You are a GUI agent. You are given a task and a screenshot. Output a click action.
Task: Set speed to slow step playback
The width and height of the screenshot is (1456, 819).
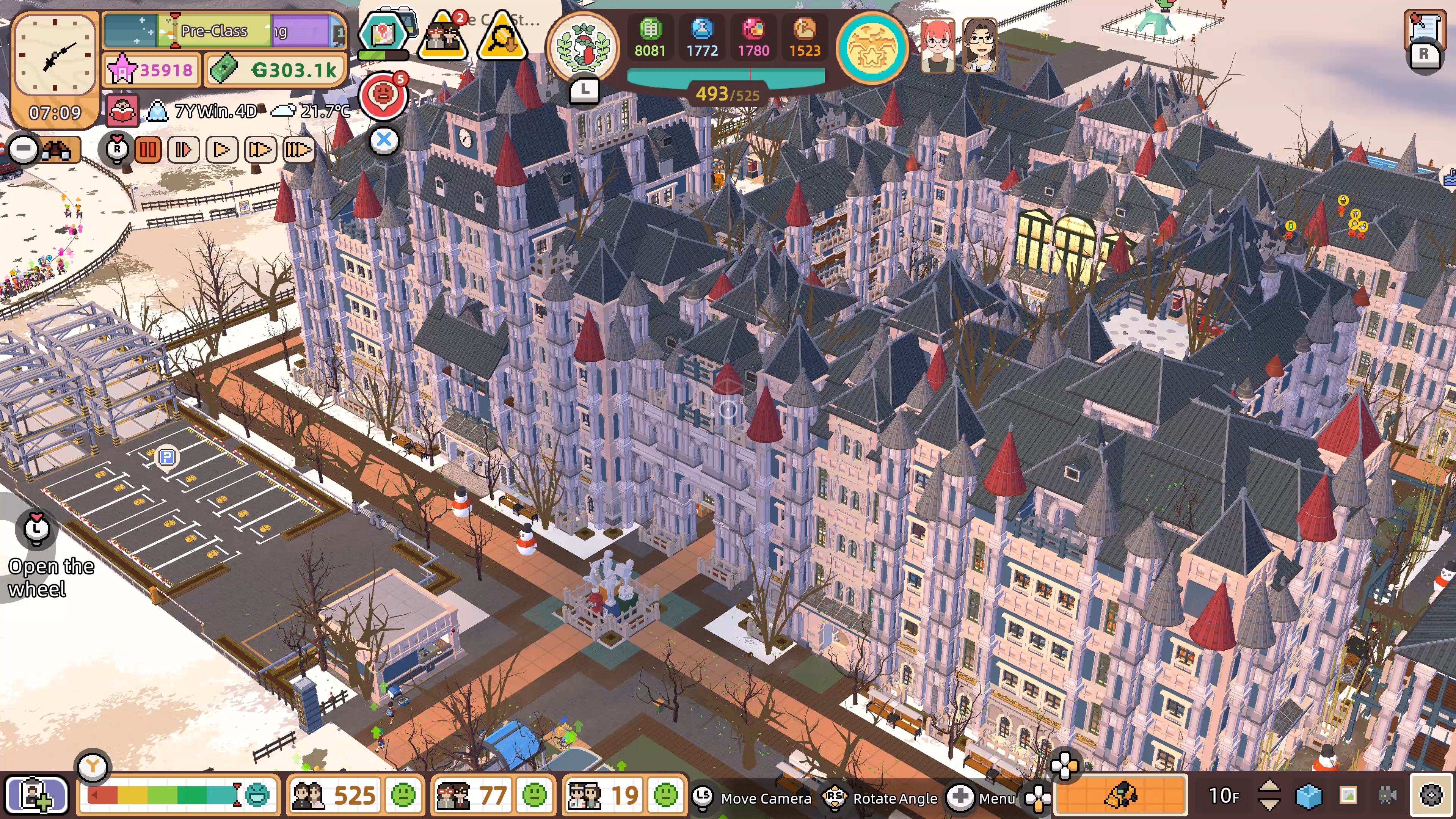[x=184, y=151]
